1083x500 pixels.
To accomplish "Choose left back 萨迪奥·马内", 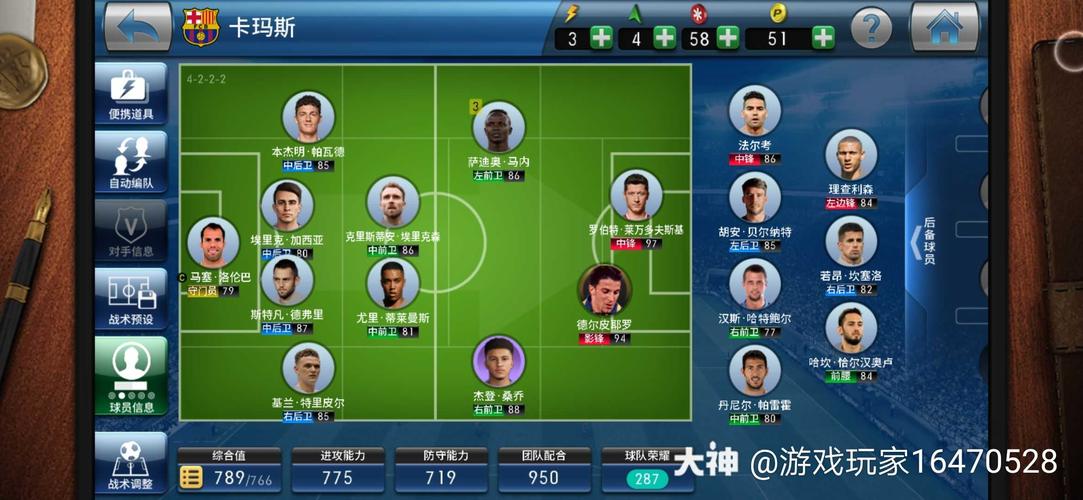I will click(x=498, y=128).
